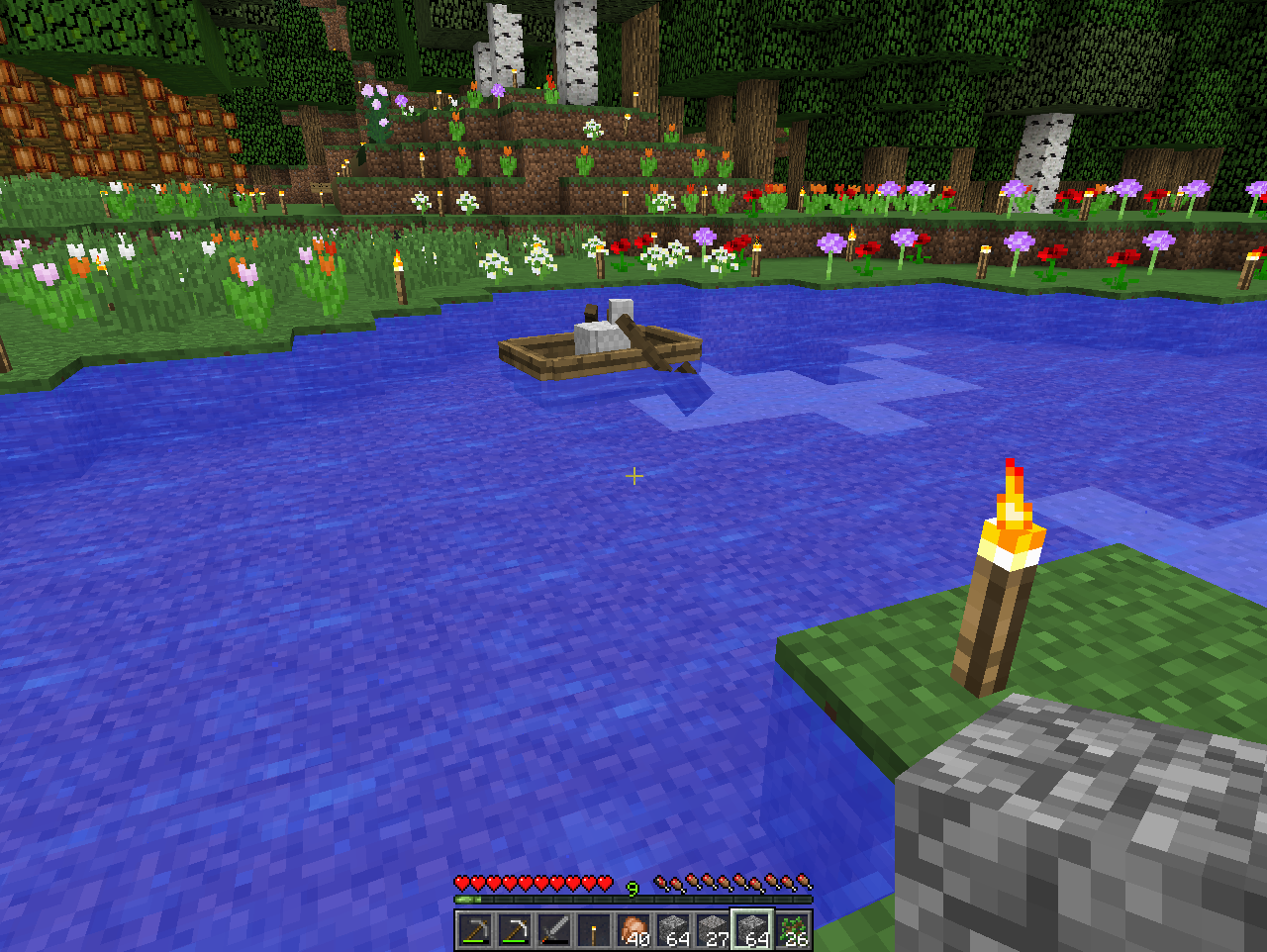Select the stone pickaxe hotbar slot
Viewport: 1267px width, 952px height.
coord(475,931)
